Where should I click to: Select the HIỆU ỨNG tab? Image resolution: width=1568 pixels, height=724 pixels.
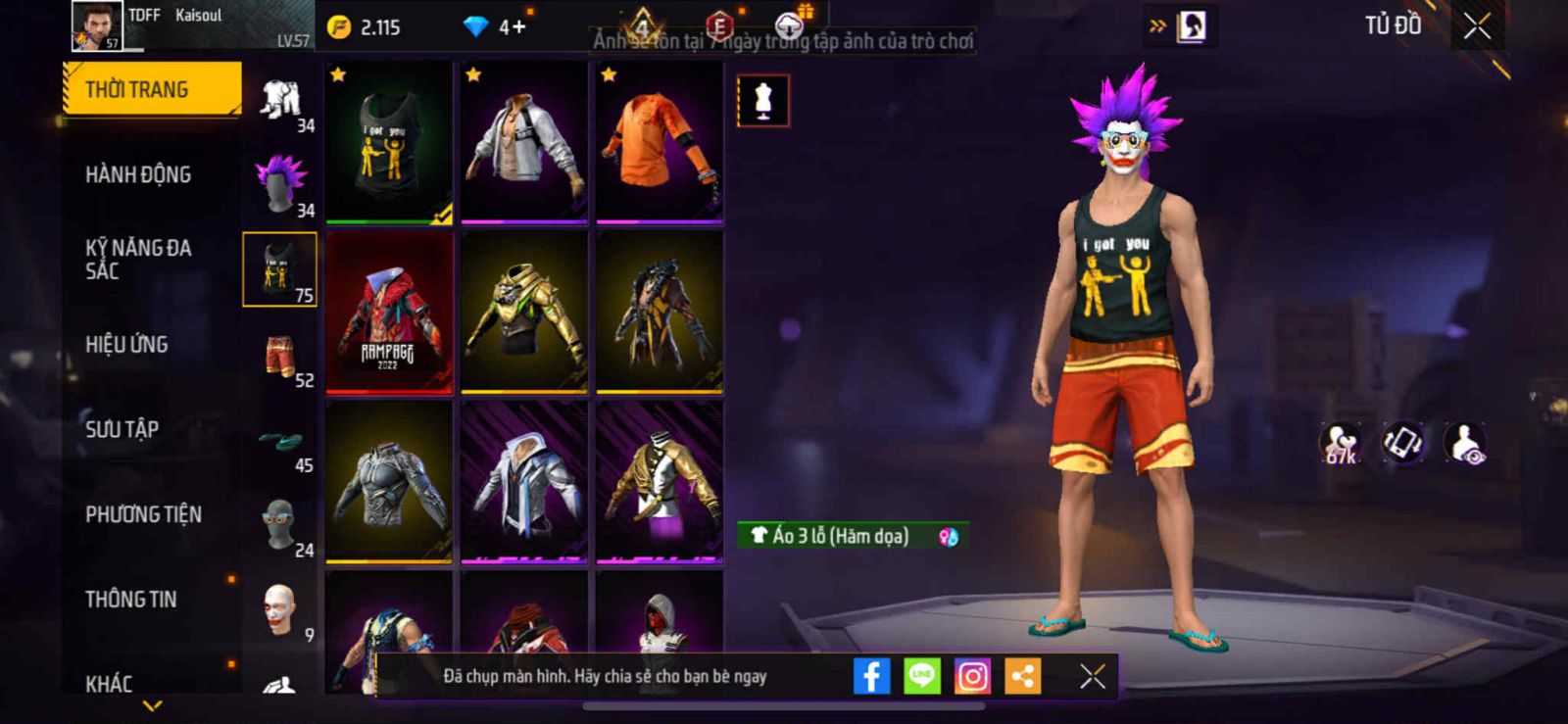(x=126, y=344)
